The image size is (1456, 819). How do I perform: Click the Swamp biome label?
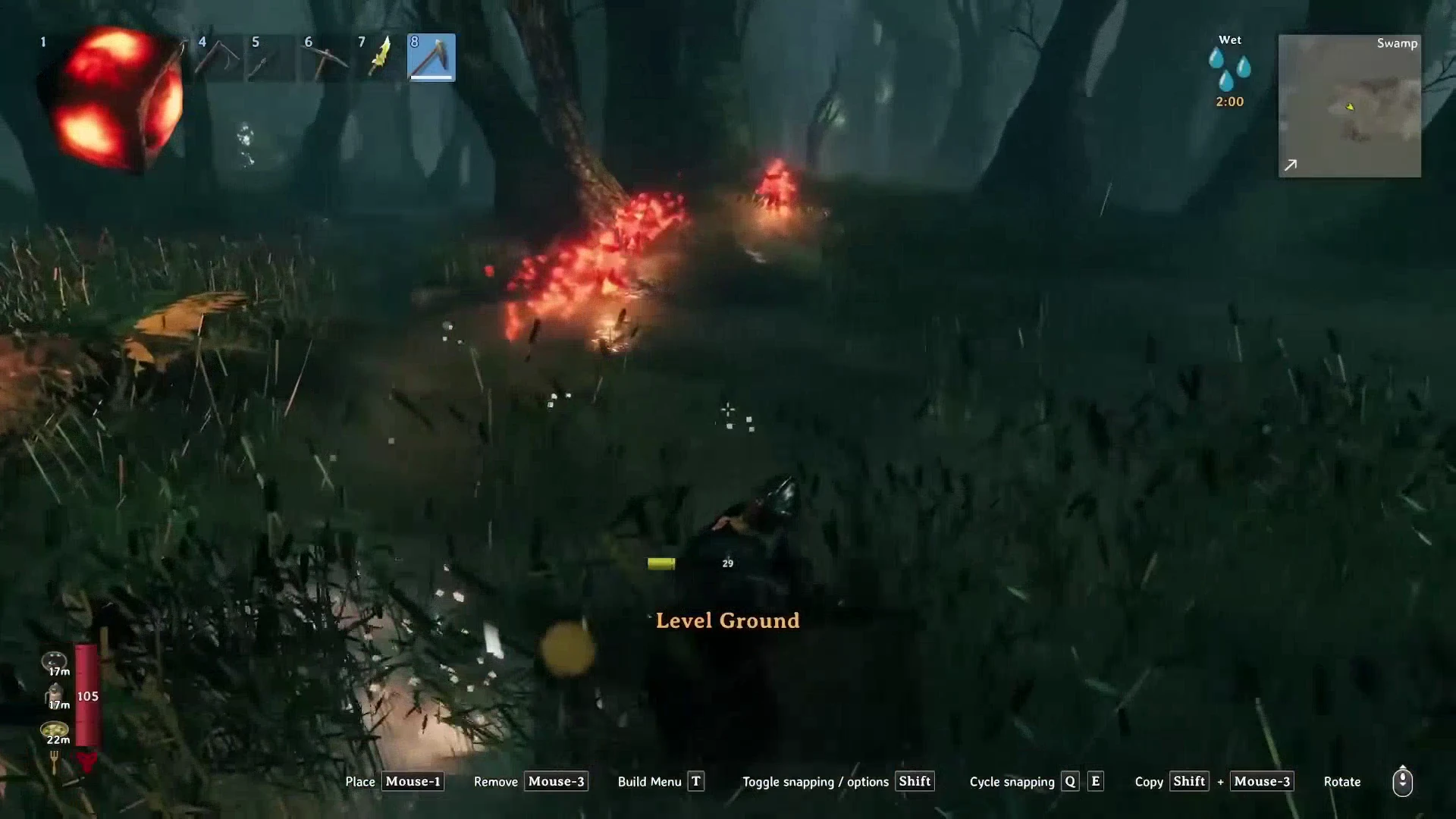click(x=1398, y=43)
